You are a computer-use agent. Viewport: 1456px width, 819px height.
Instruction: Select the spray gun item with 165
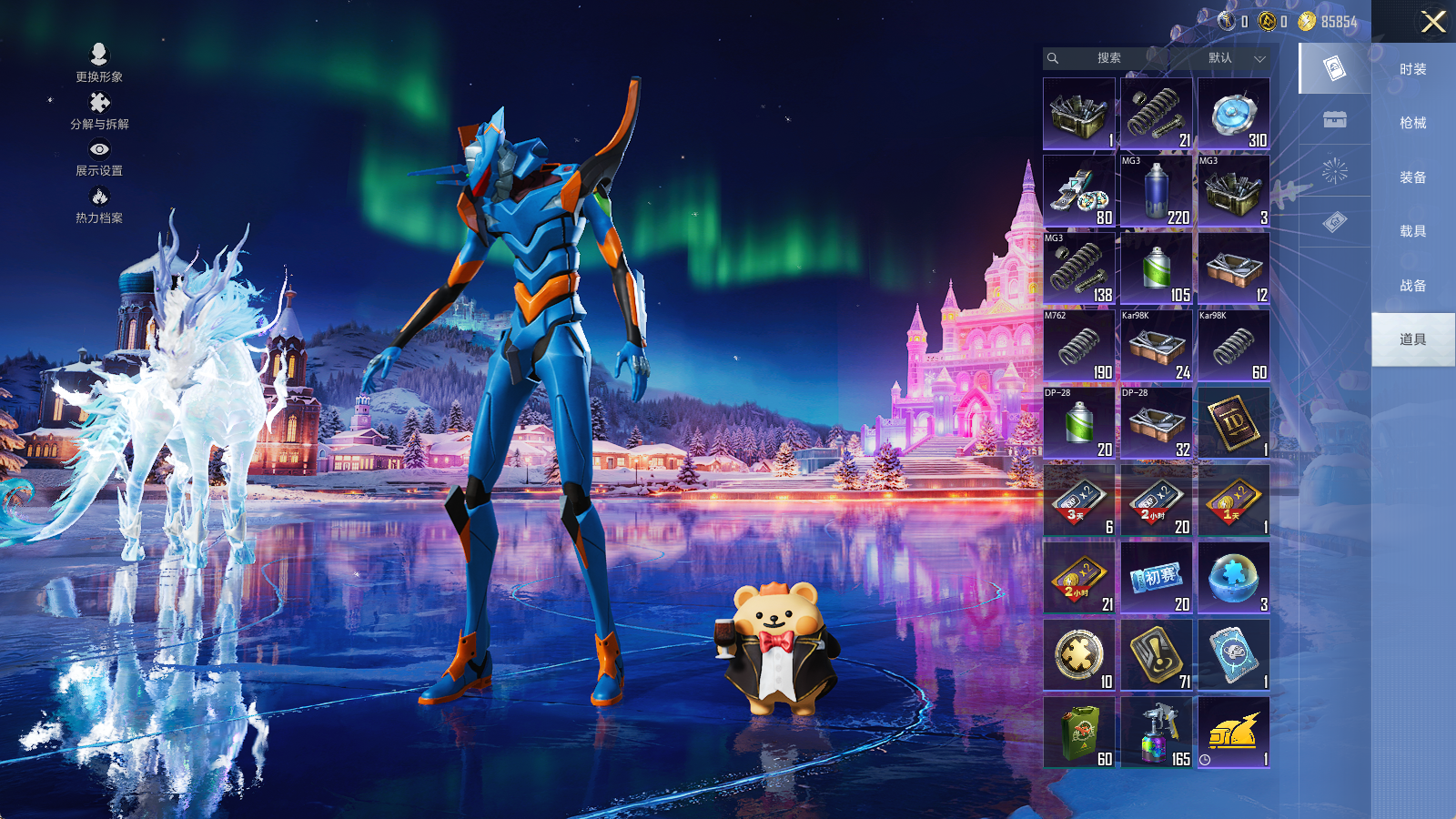pyautogui.click(x=1156, y=732)
